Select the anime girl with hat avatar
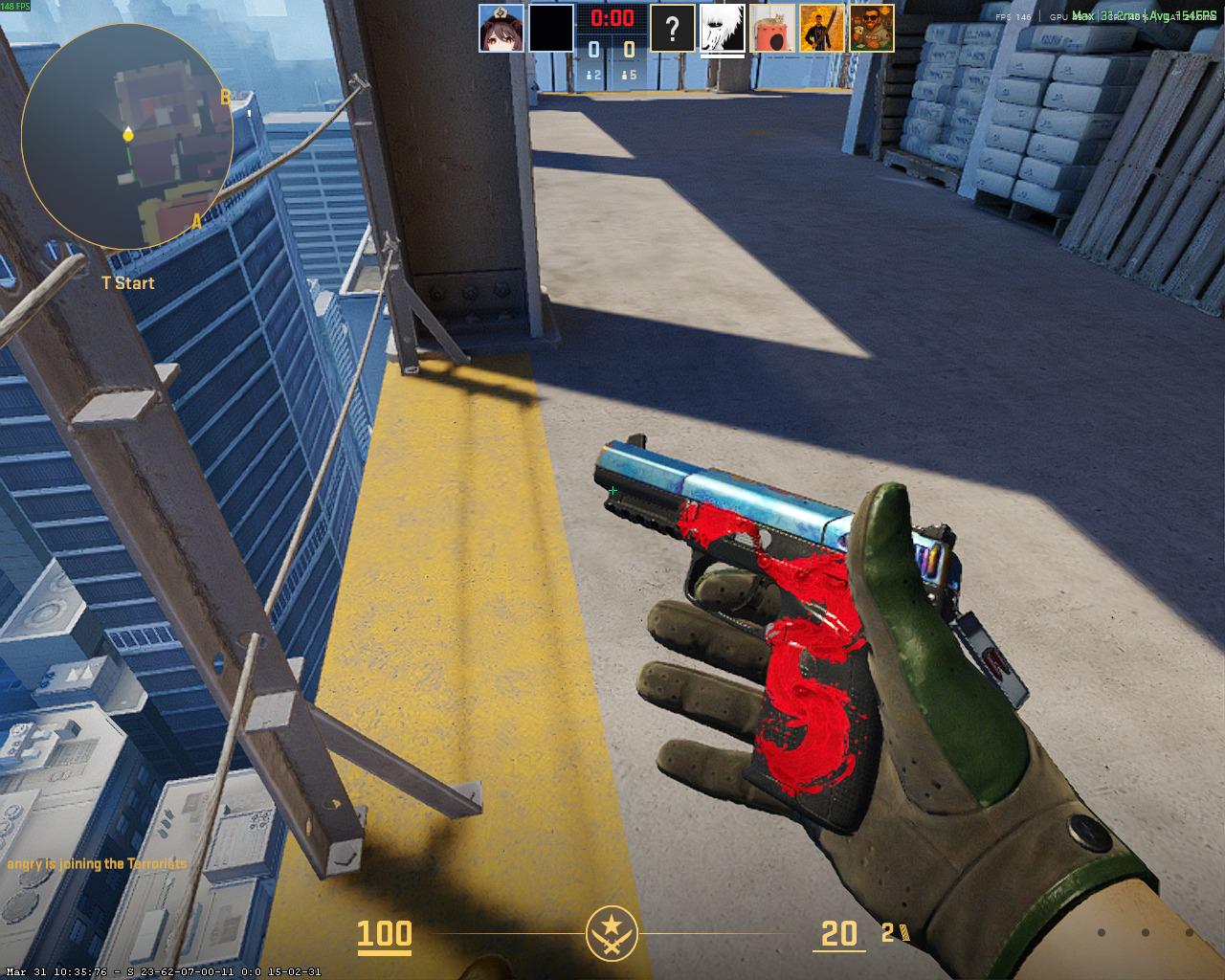The width and height of the screenshot is (1225, 980). 501,28
